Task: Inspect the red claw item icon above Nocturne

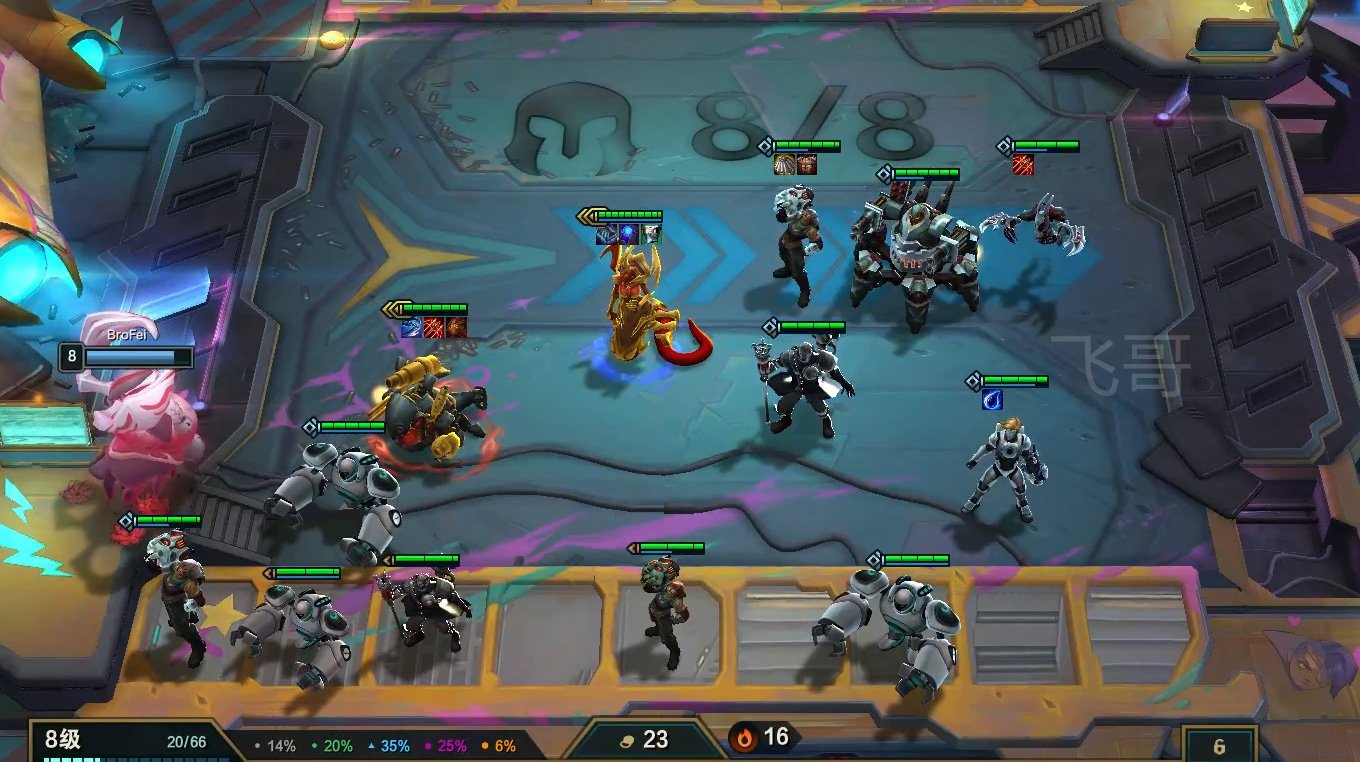Action: [1022, 165]
